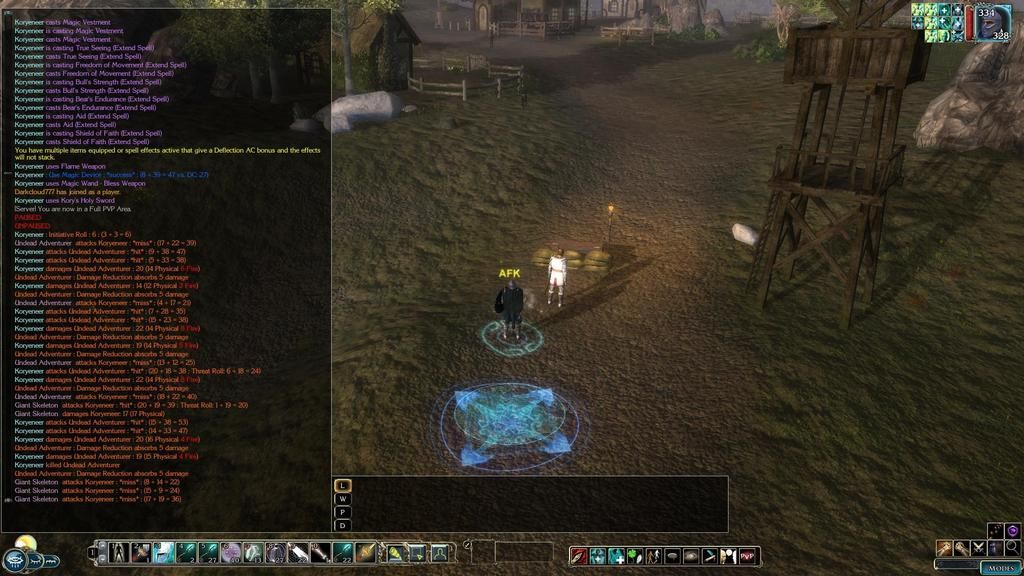Select the D chat channel tab
This screenshot has height=576, width=1024.
343,525
